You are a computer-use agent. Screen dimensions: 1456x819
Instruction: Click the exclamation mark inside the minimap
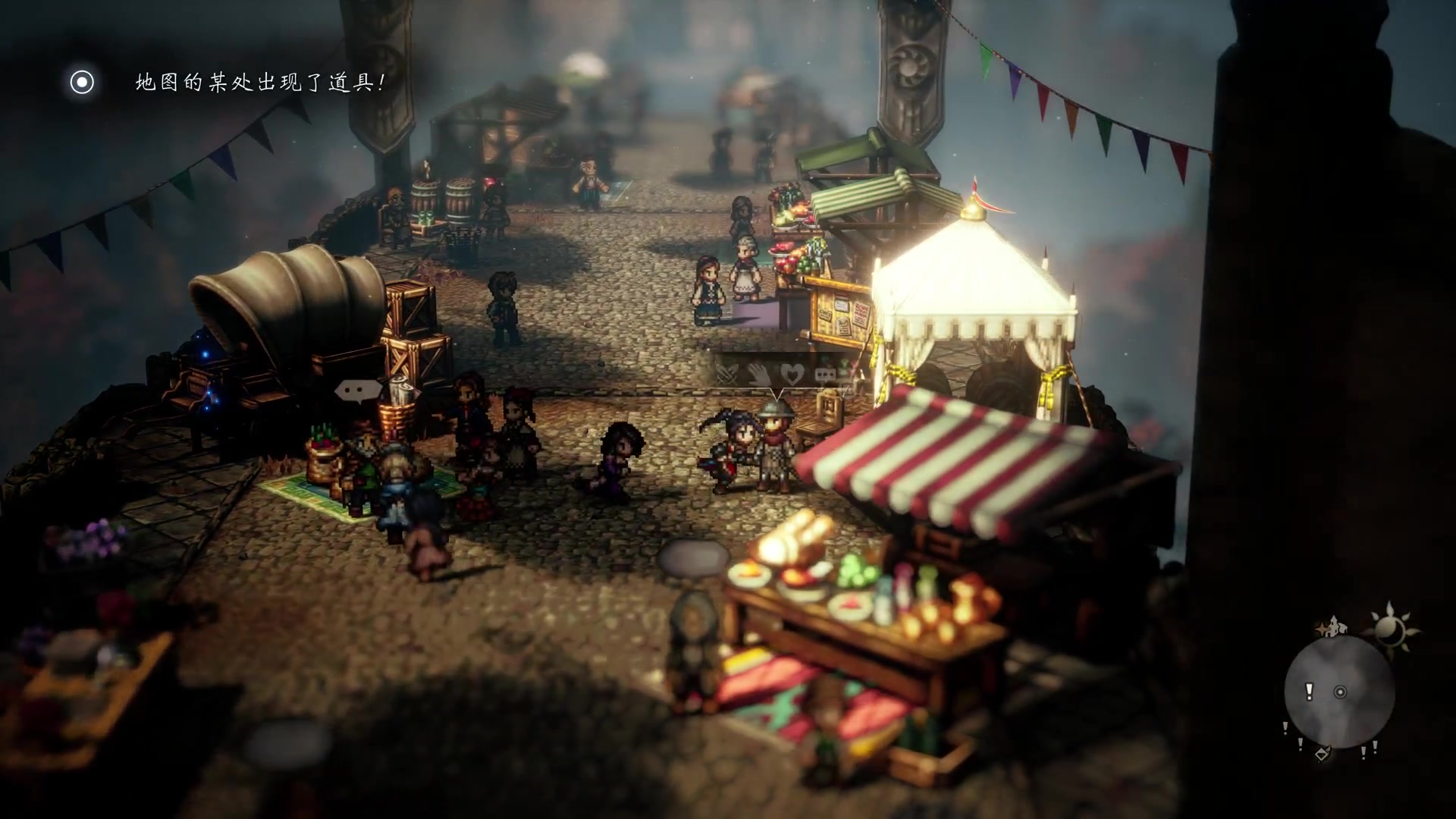click(x=1309, y=691)
